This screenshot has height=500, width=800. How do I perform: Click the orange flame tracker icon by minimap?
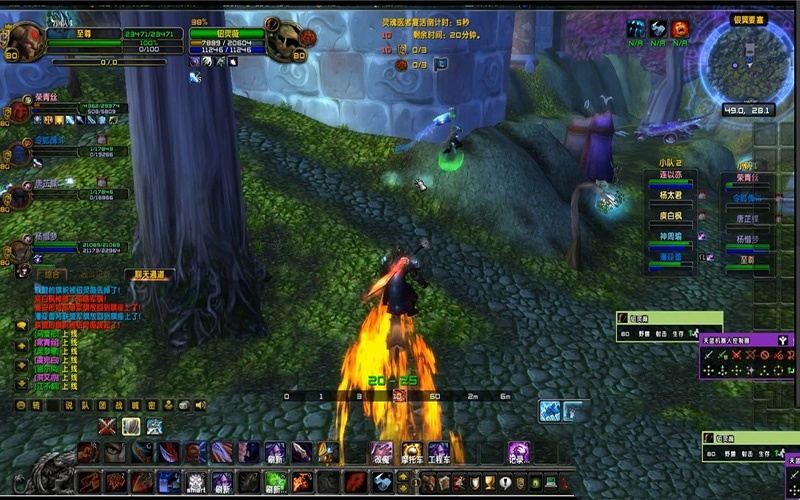pyautogui.click(x=681, y=29)
